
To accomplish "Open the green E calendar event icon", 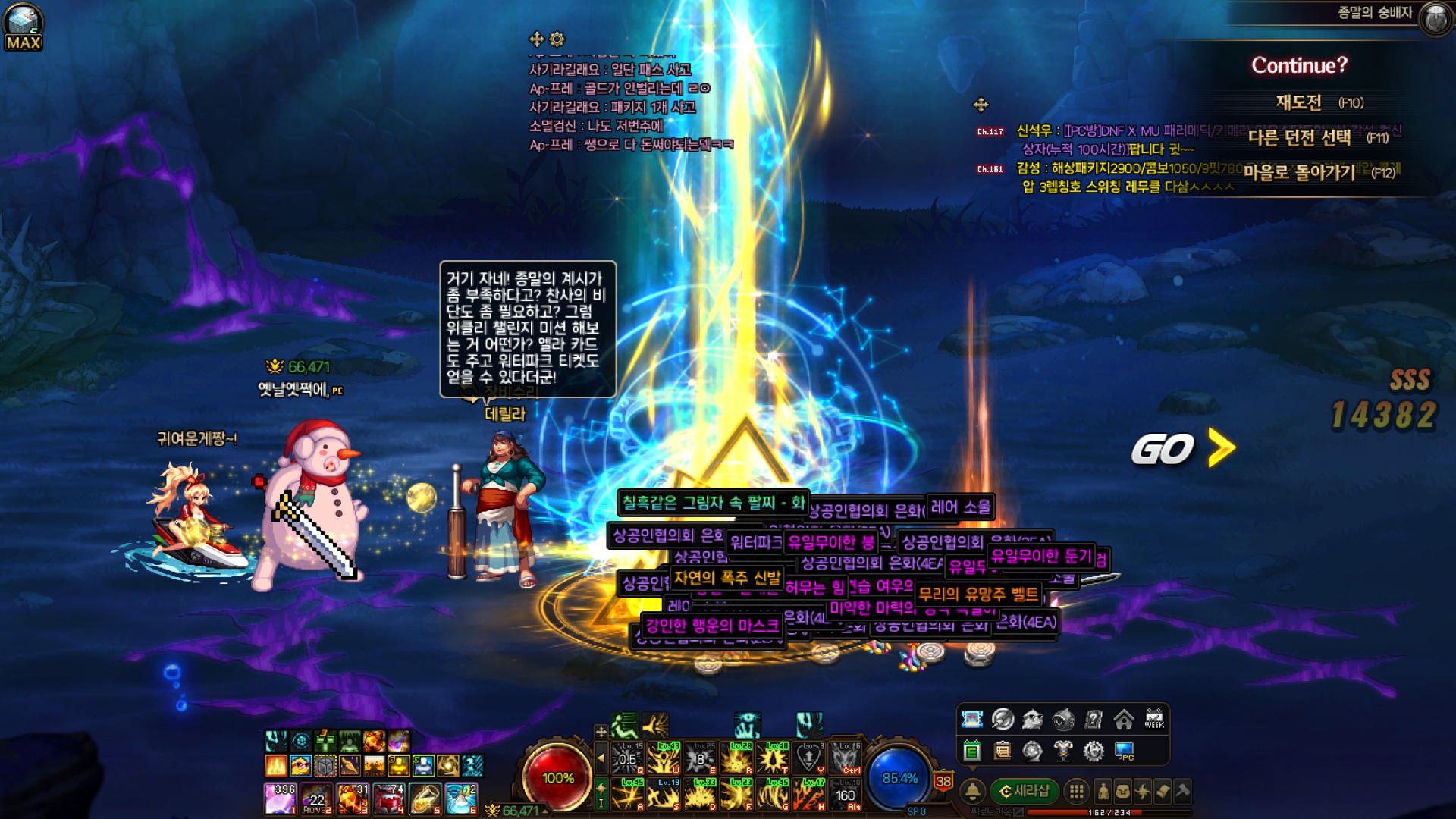I will tap(972, 751).
